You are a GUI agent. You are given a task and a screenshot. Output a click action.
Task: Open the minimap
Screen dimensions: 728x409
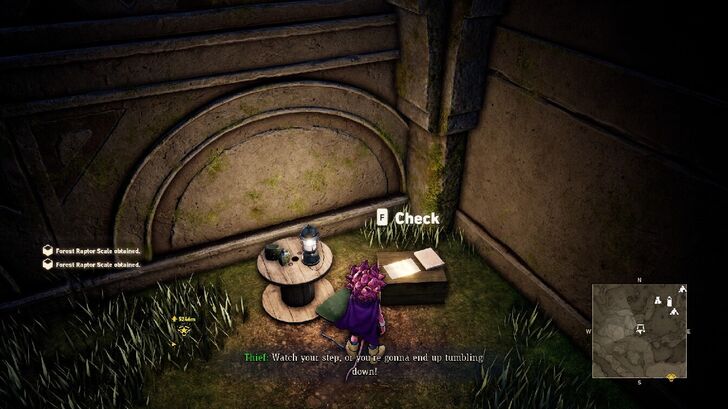pos(639,328)
